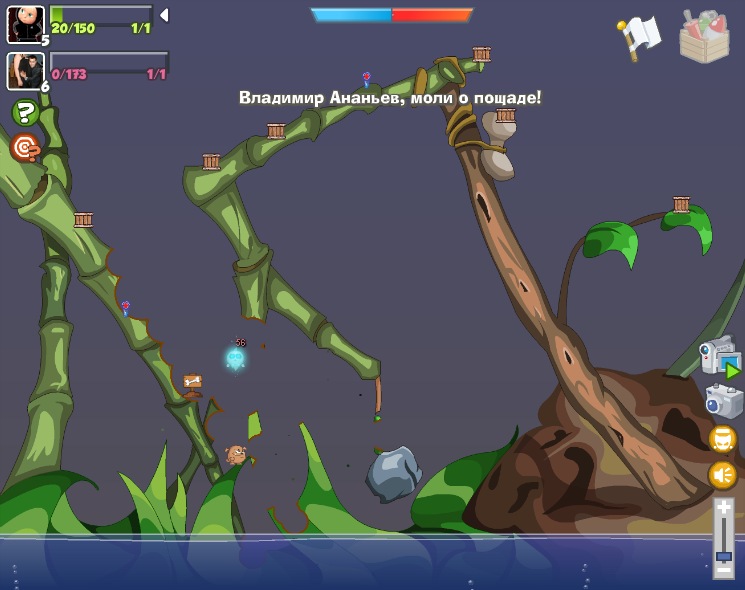Select the second player's photo avatar
Screen dimensions: 745x590
pos(25,71)
